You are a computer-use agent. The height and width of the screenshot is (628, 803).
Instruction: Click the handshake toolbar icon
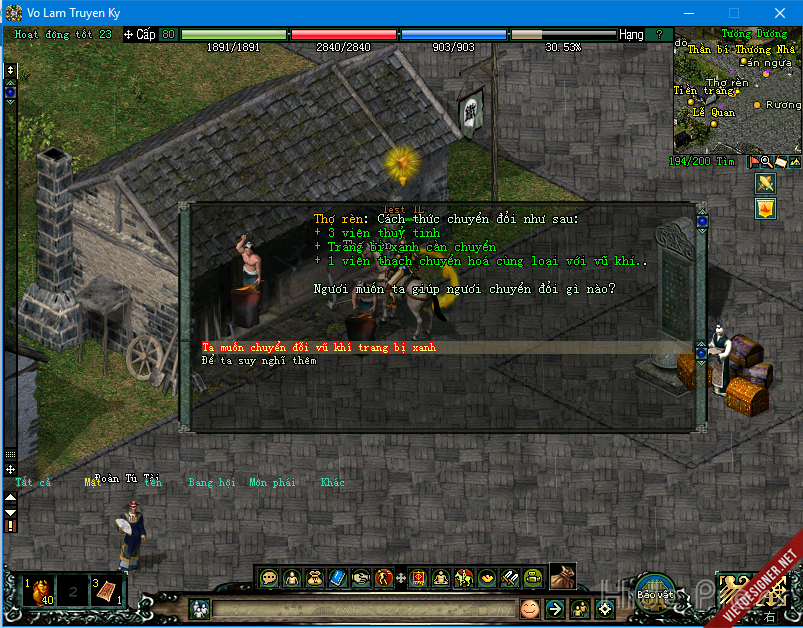click(x=360, y=577)
